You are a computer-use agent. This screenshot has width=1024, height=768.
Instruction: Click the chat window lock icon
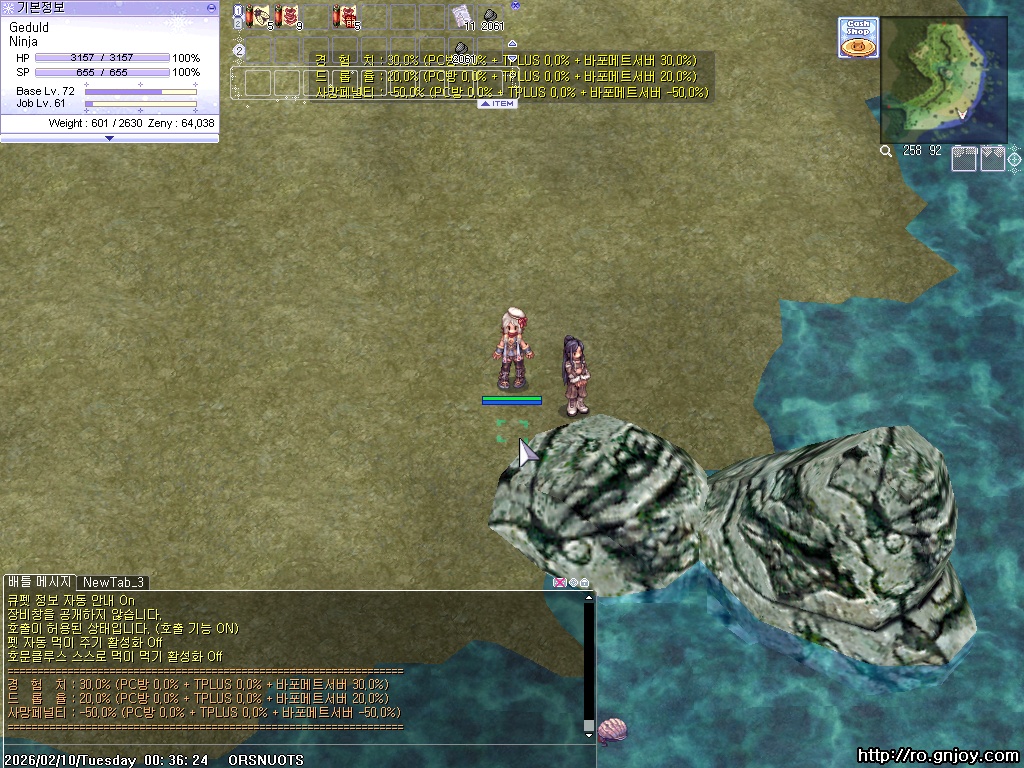pos(584,582)
